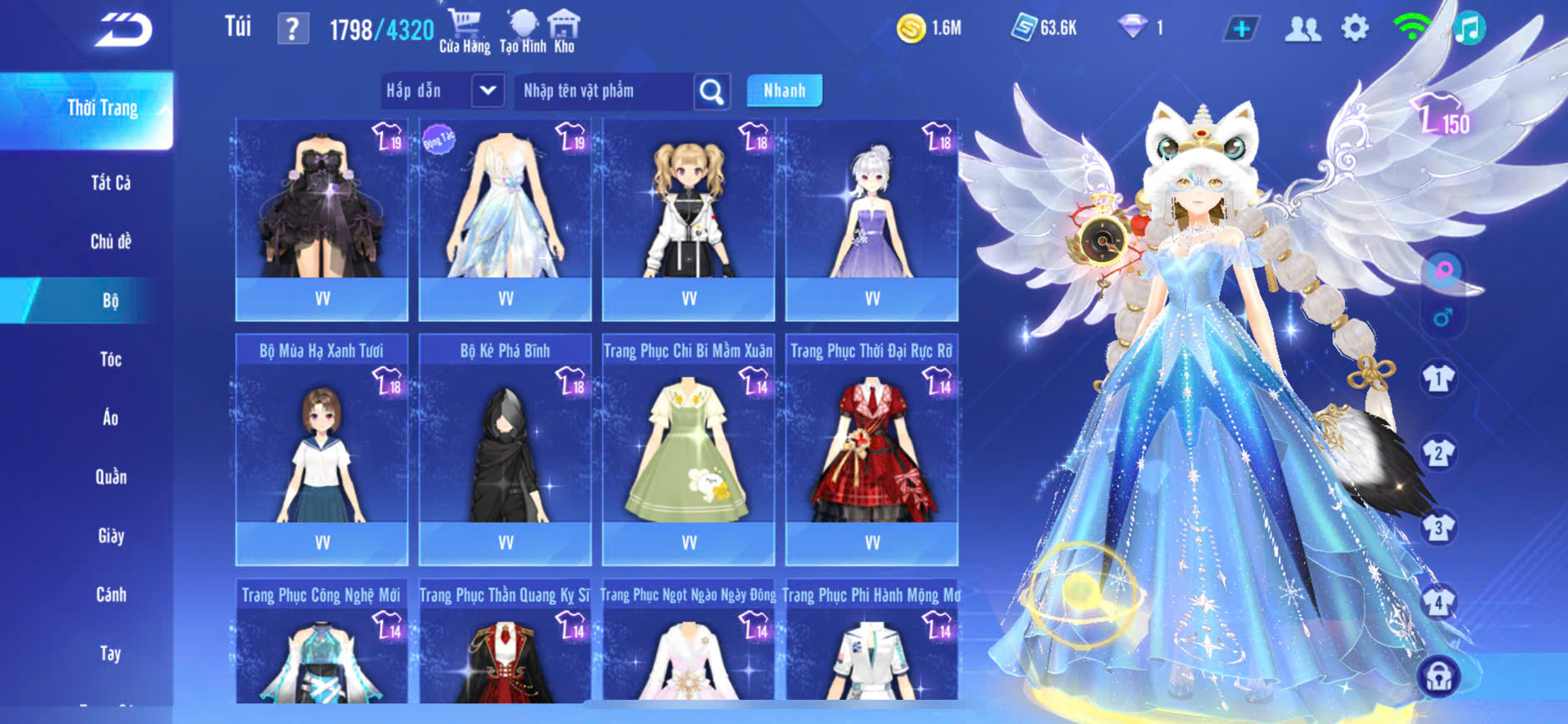Select the Tóc hair category
Image resolution: width=1568 pixels, height=724 pixels.
pos(111,360)
